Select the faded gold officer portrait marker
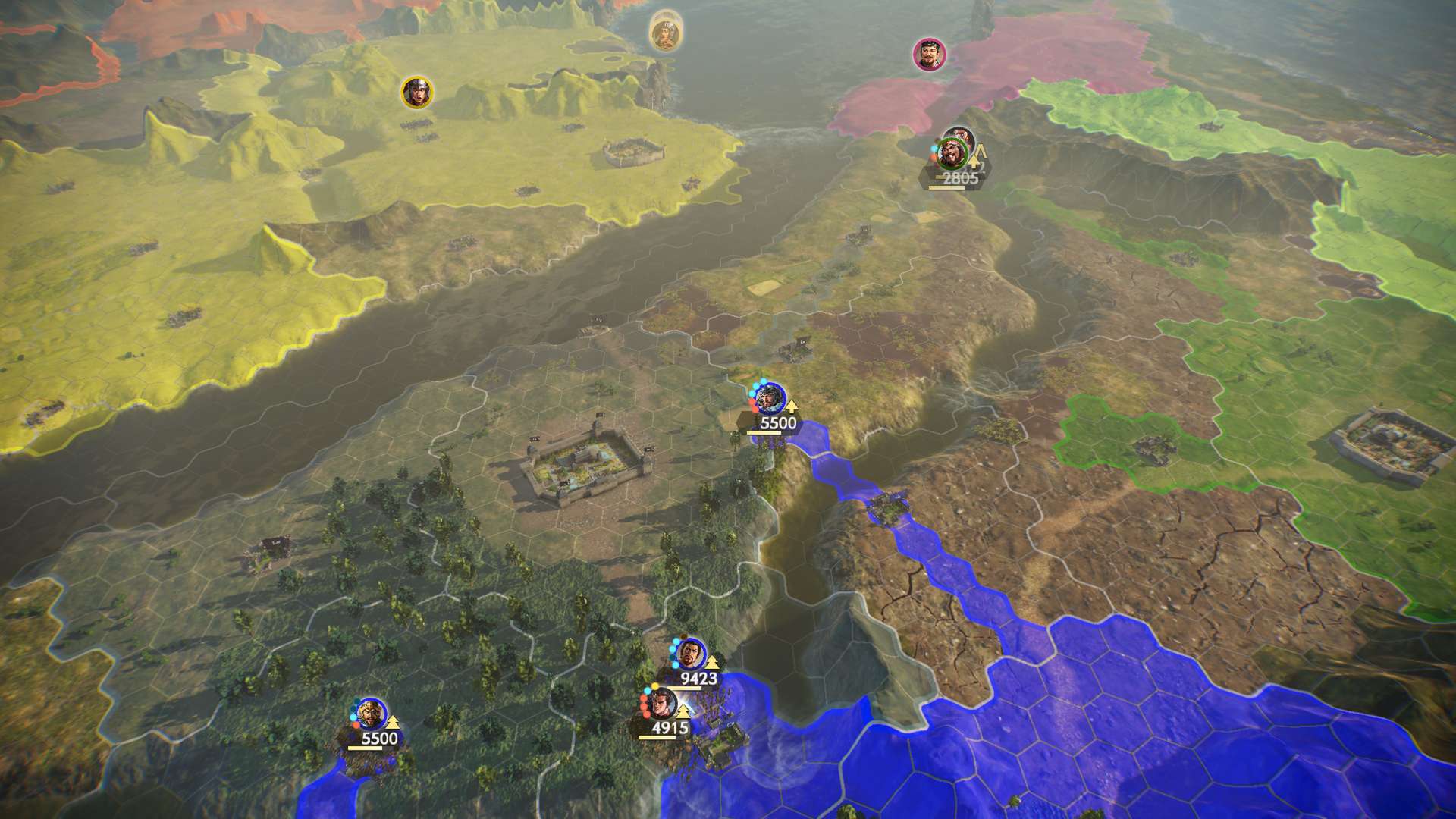This screenshot has width=1456, height=819. point(665,34)
